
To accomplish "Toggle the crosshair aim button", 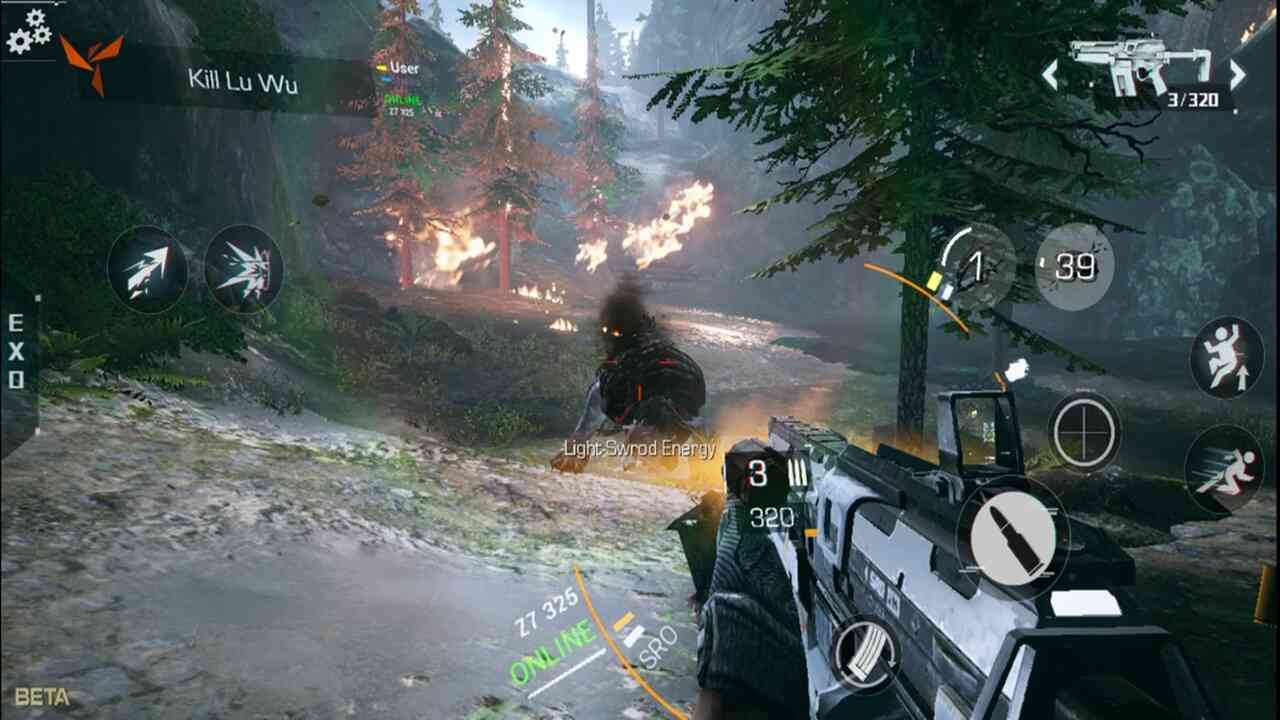I will pos(1085,431).
